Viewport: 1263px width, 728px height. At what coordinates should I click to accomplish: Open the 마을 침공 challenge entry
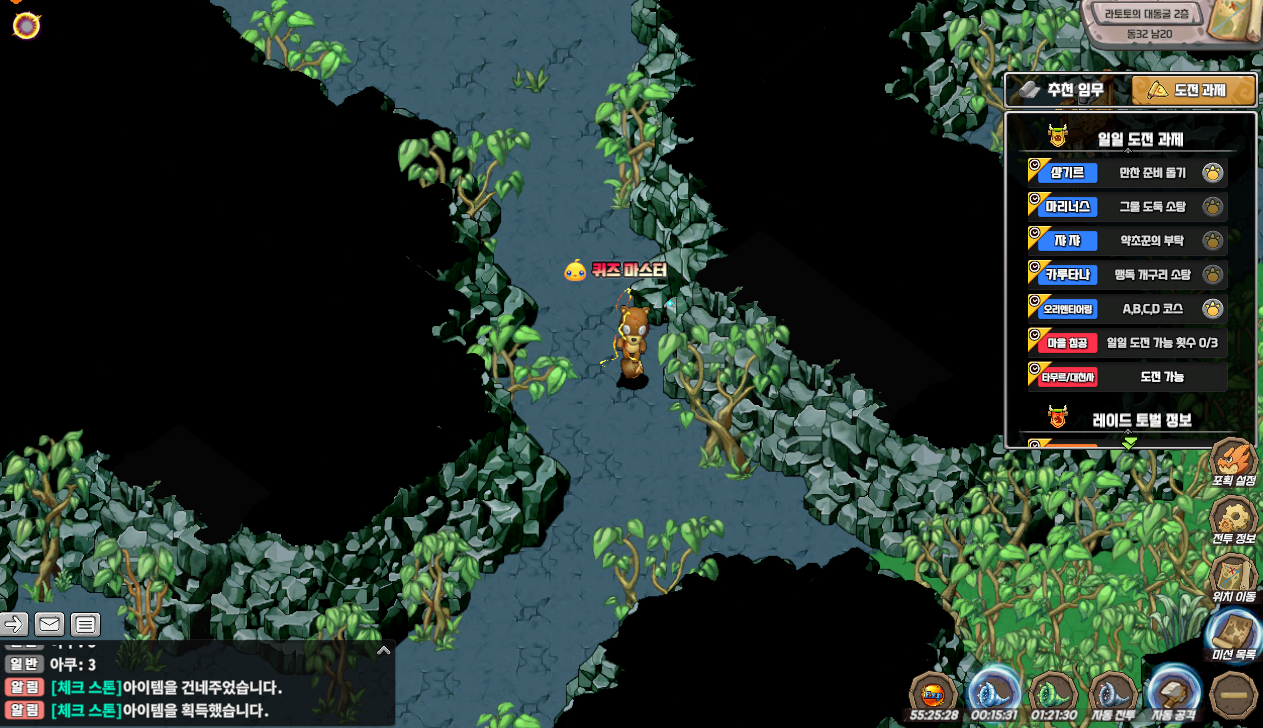click(x=1127, y=343)
